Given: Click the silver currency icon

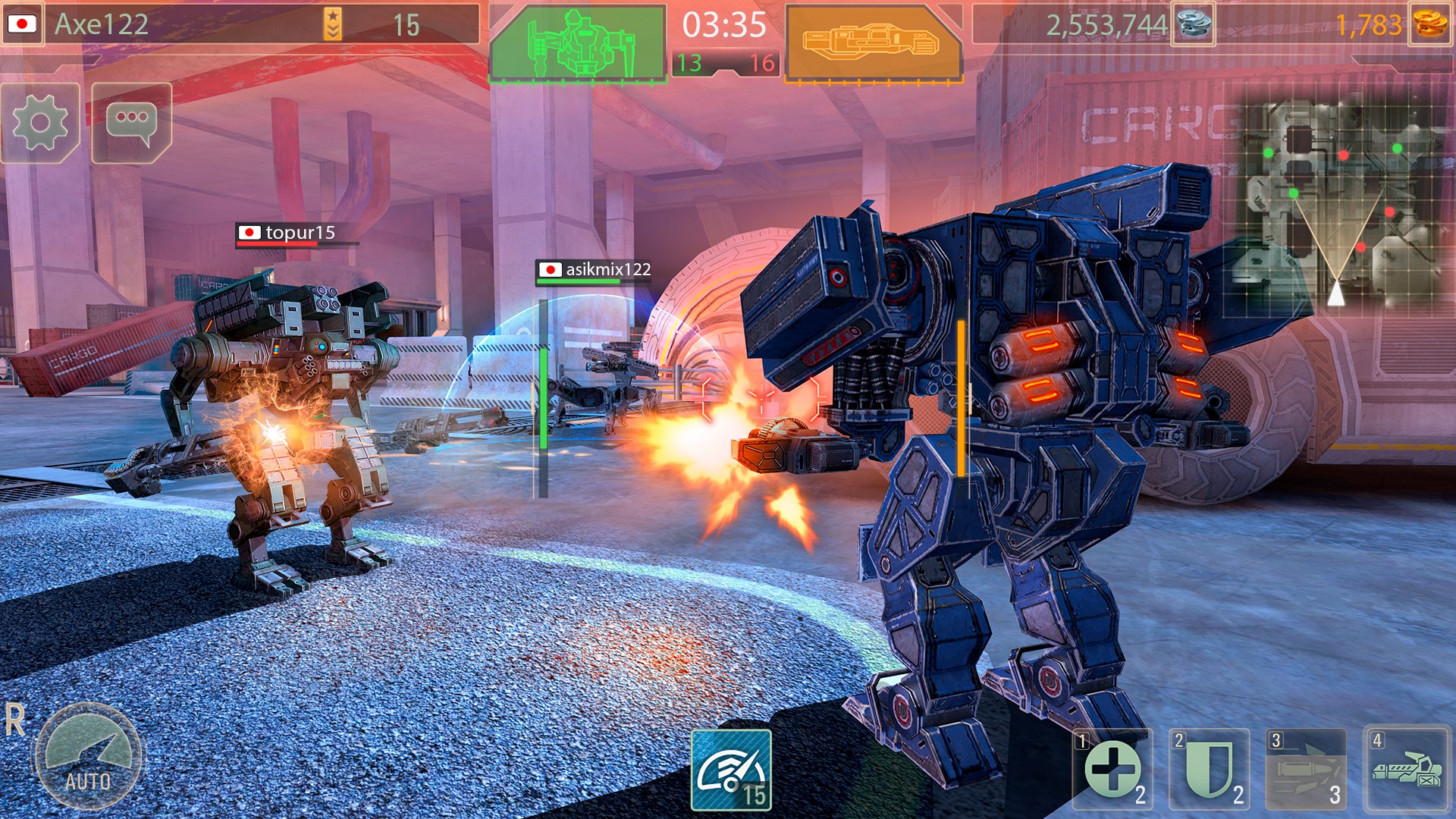Looking at the screenshot, I should [x=1193, y=25].
